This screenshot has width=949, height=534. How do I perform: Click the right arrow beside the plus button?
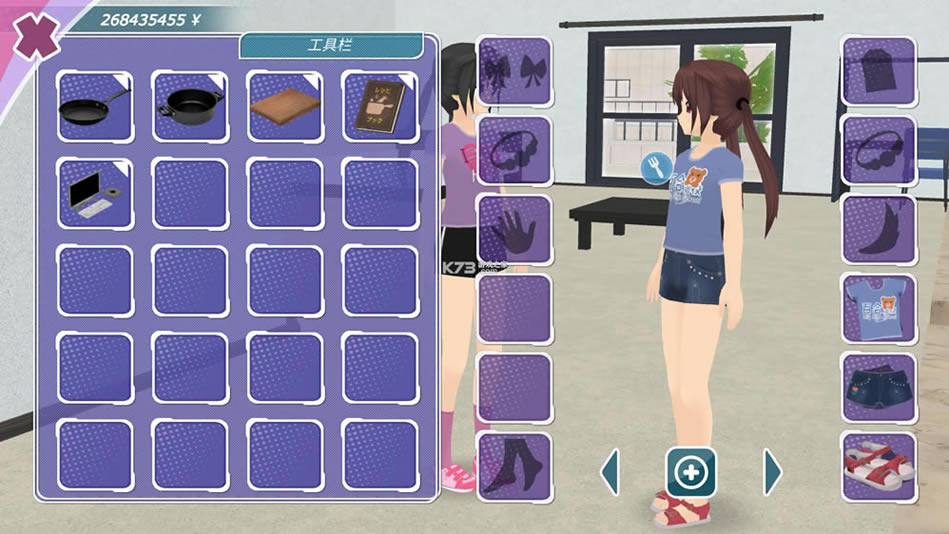772,471
